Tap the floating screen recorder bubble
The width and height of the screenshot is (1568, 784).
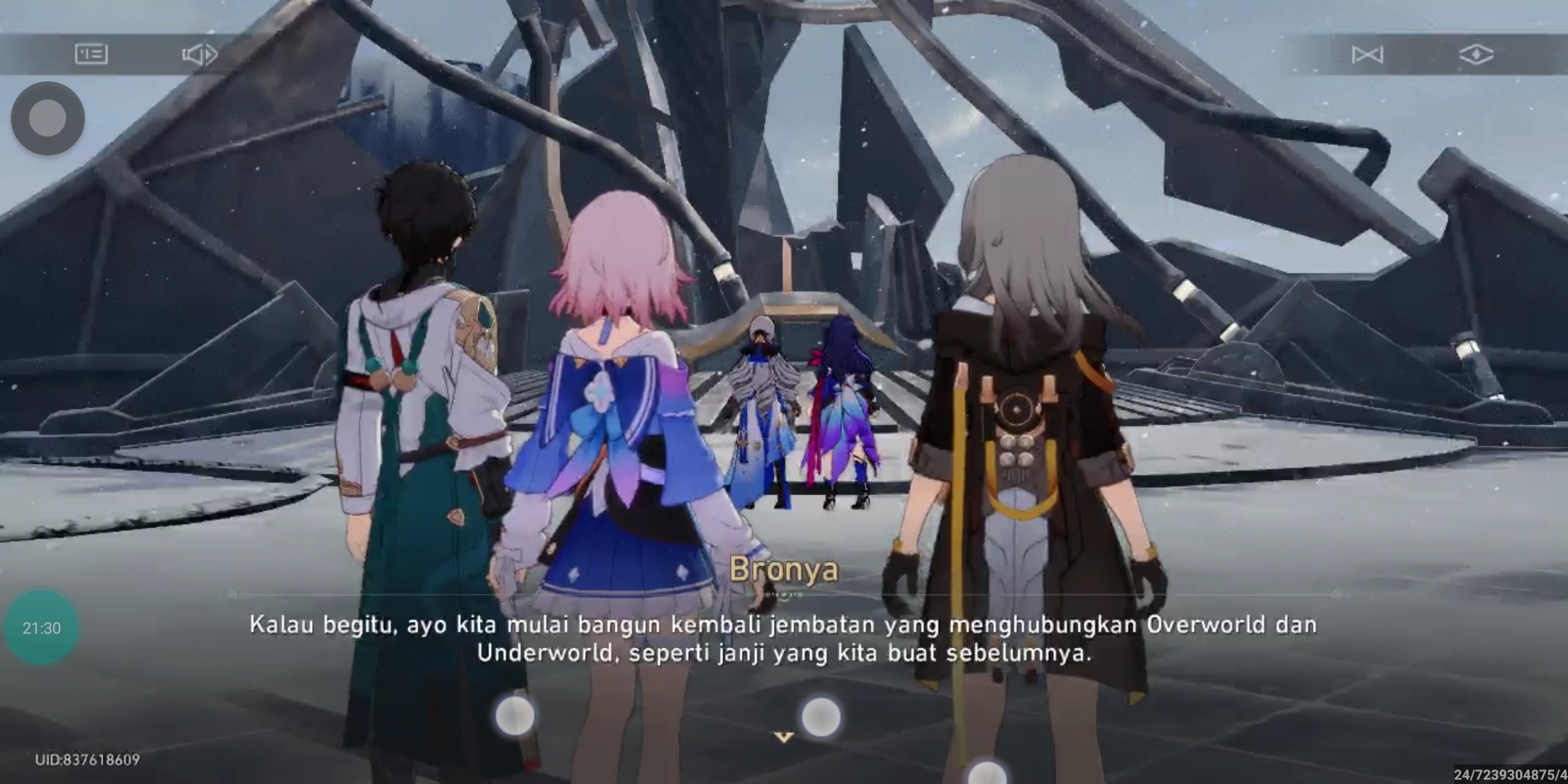[47, 118]
